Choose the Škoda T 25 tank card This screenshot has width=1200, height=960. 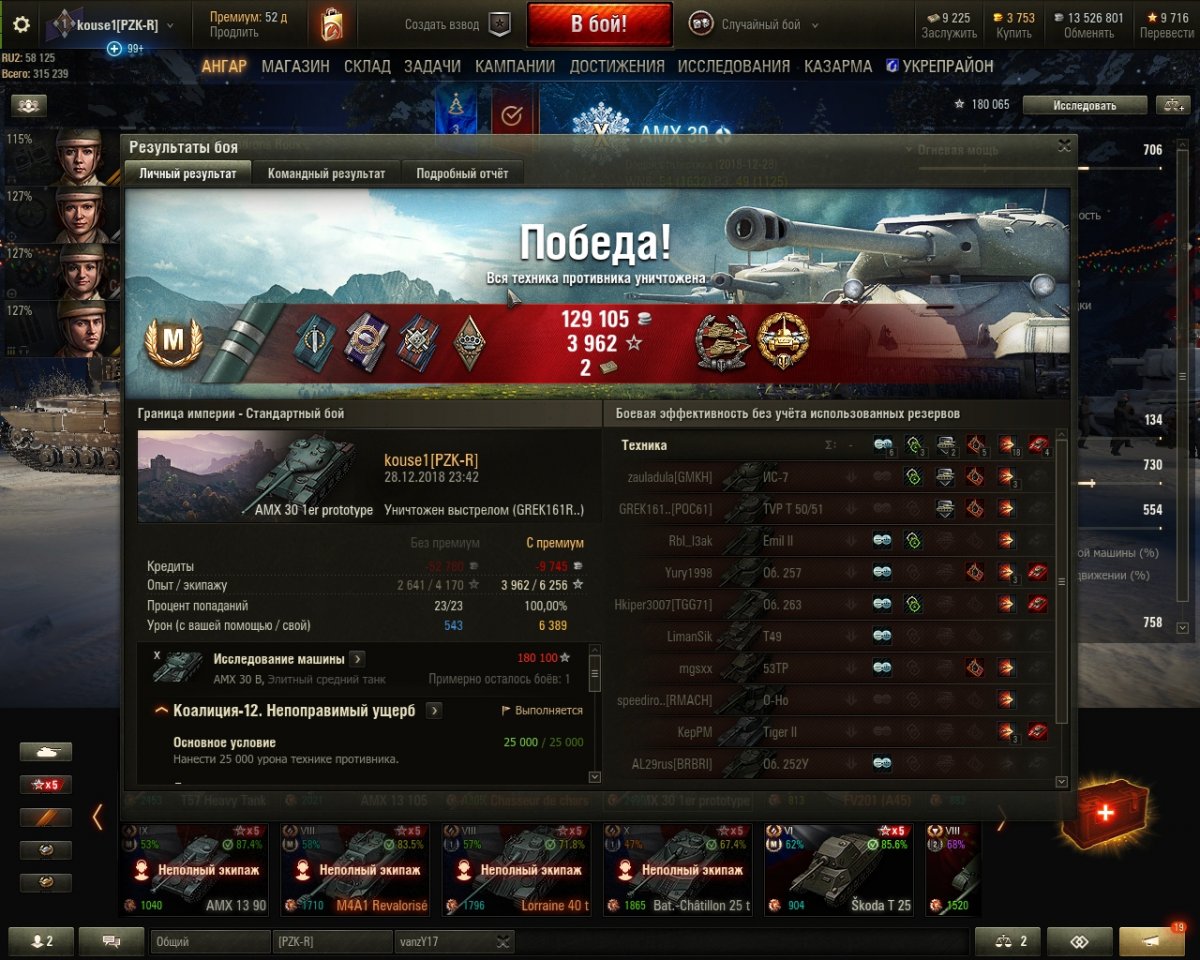839,868
